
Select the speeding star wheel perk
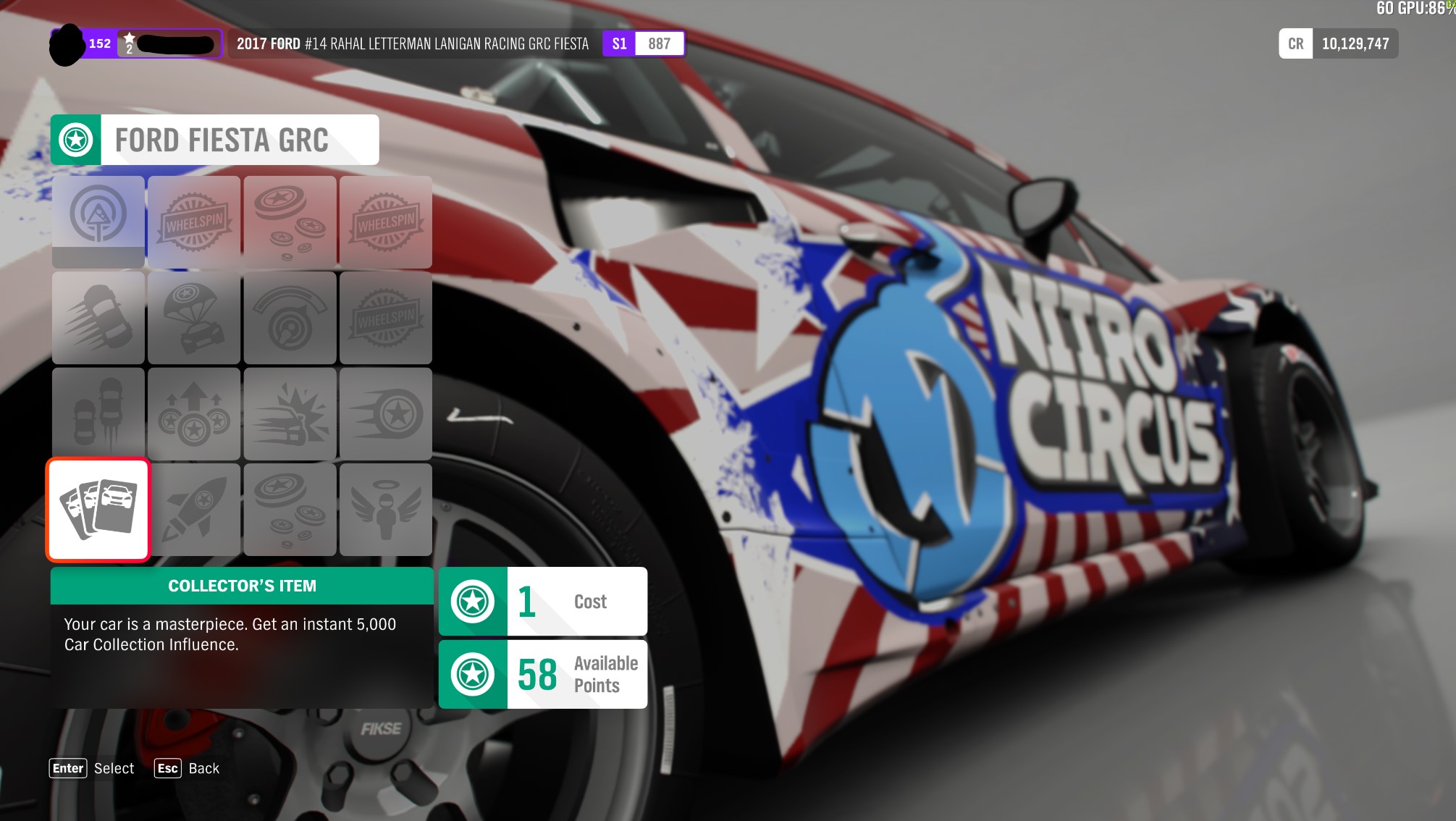tap(385, 413)
